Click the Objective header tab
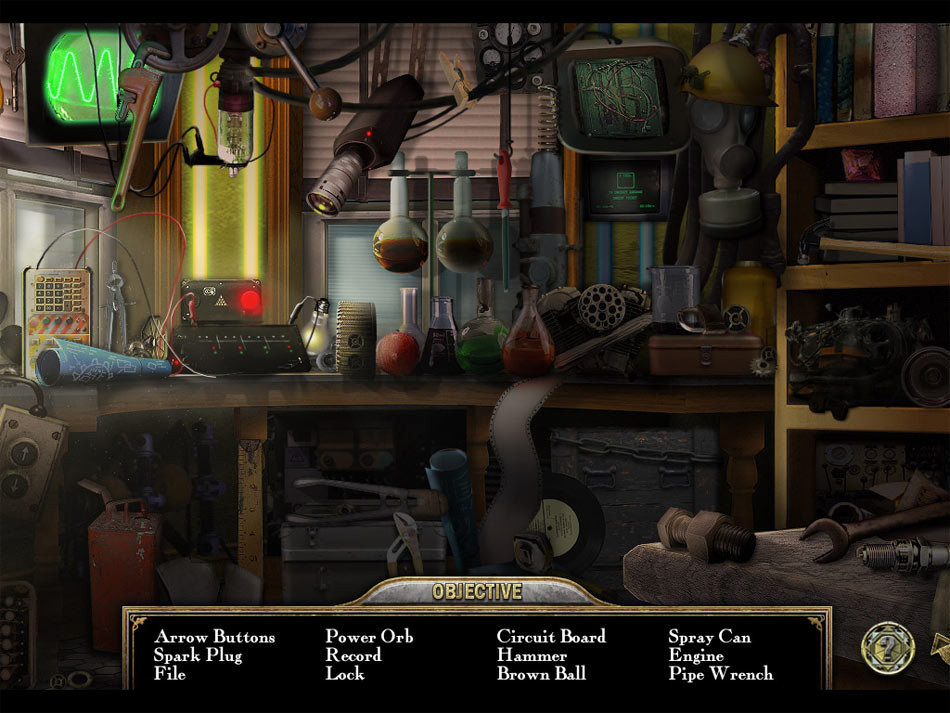950x713 pixels. click(x=477, y=592)
